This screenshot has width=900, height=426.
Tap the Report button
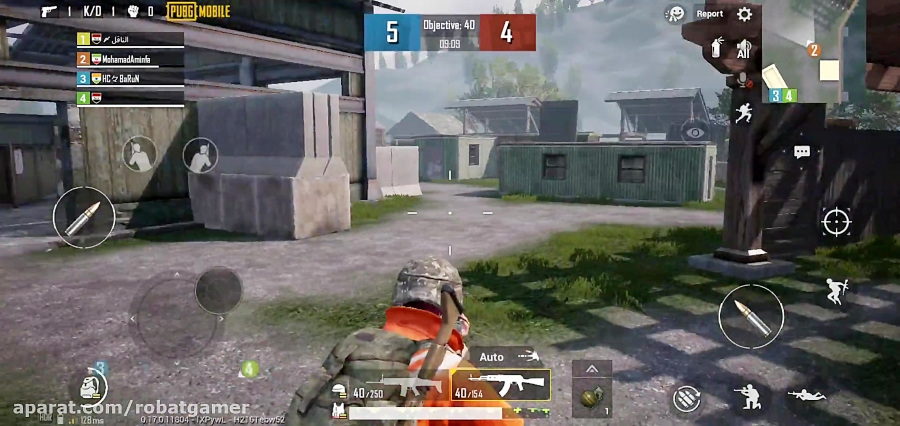[709, 14]
